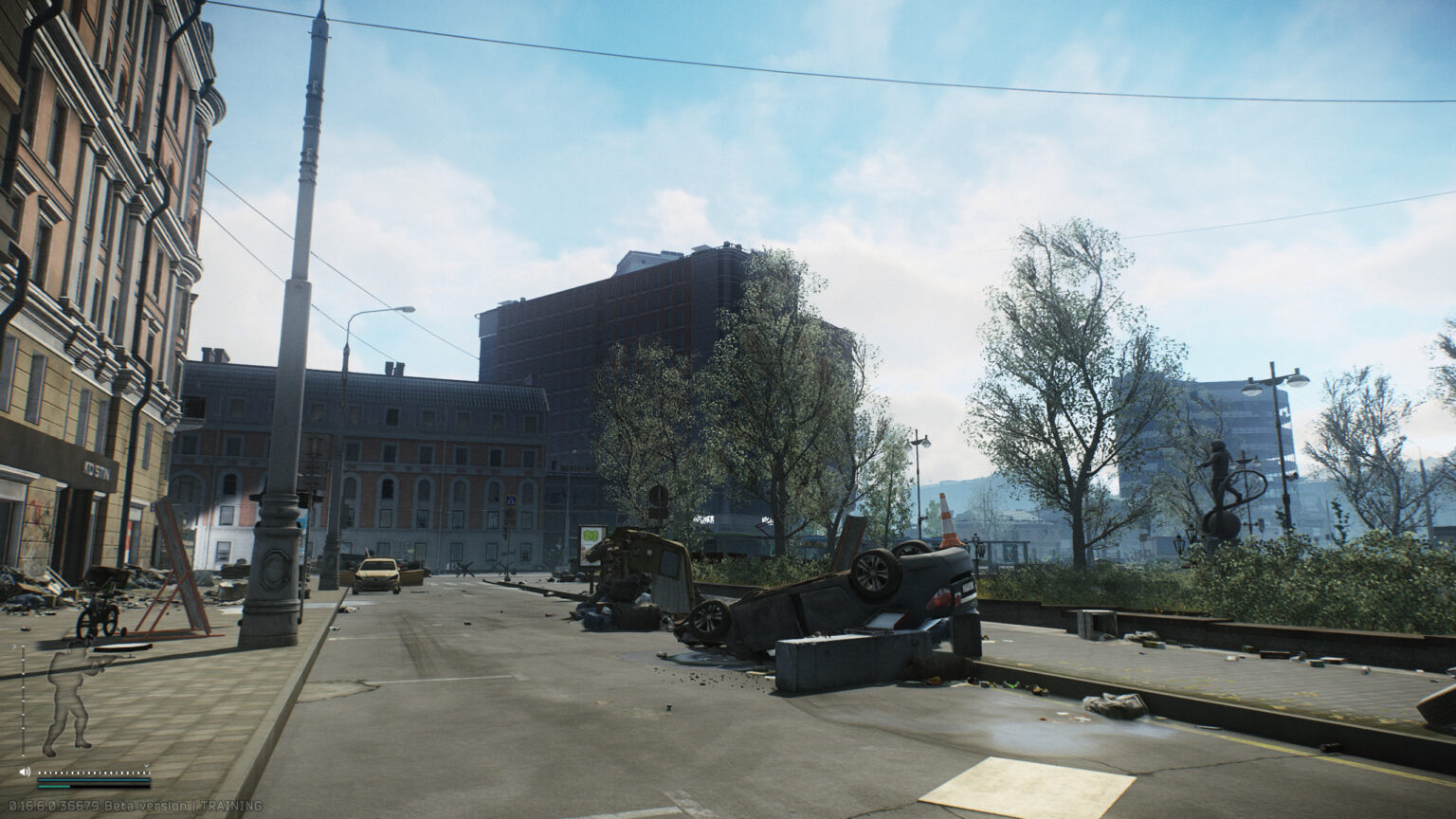1456x819 pixels.
Task: Click the voice speaker icon in the HUD
Action: point(25,772)
